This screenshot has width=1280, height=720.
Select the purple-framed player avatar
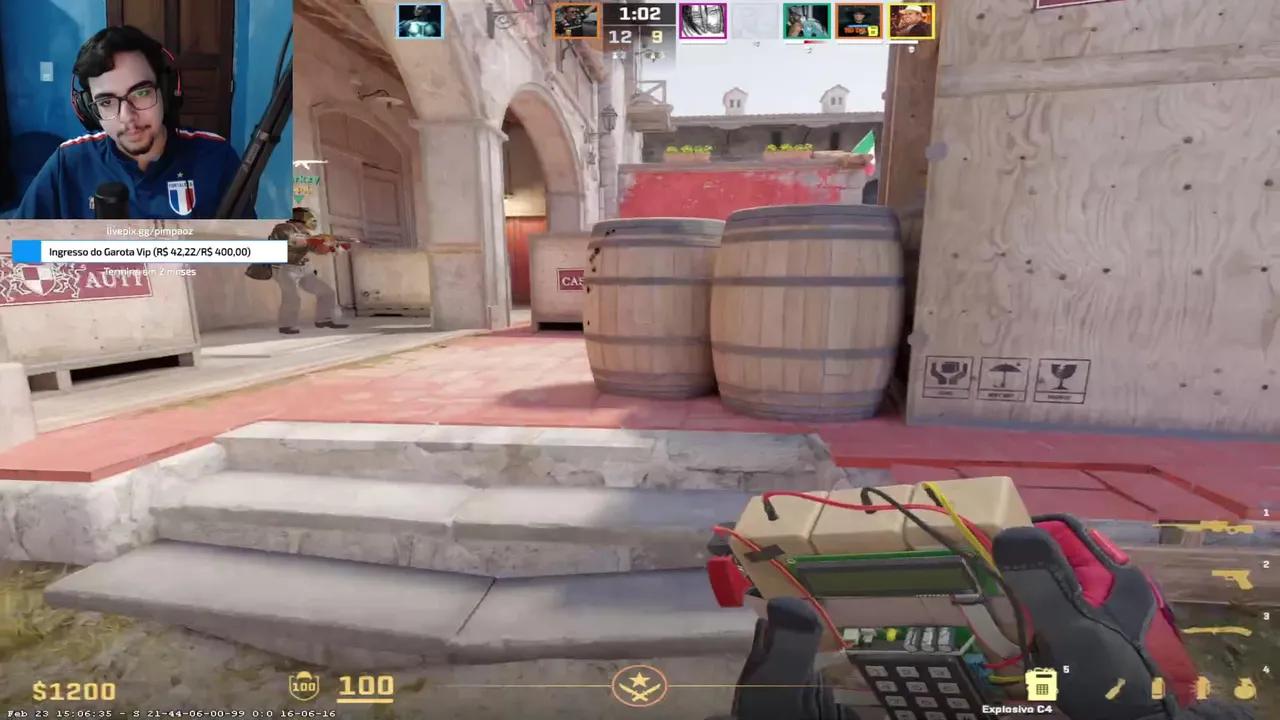point(703,20)
